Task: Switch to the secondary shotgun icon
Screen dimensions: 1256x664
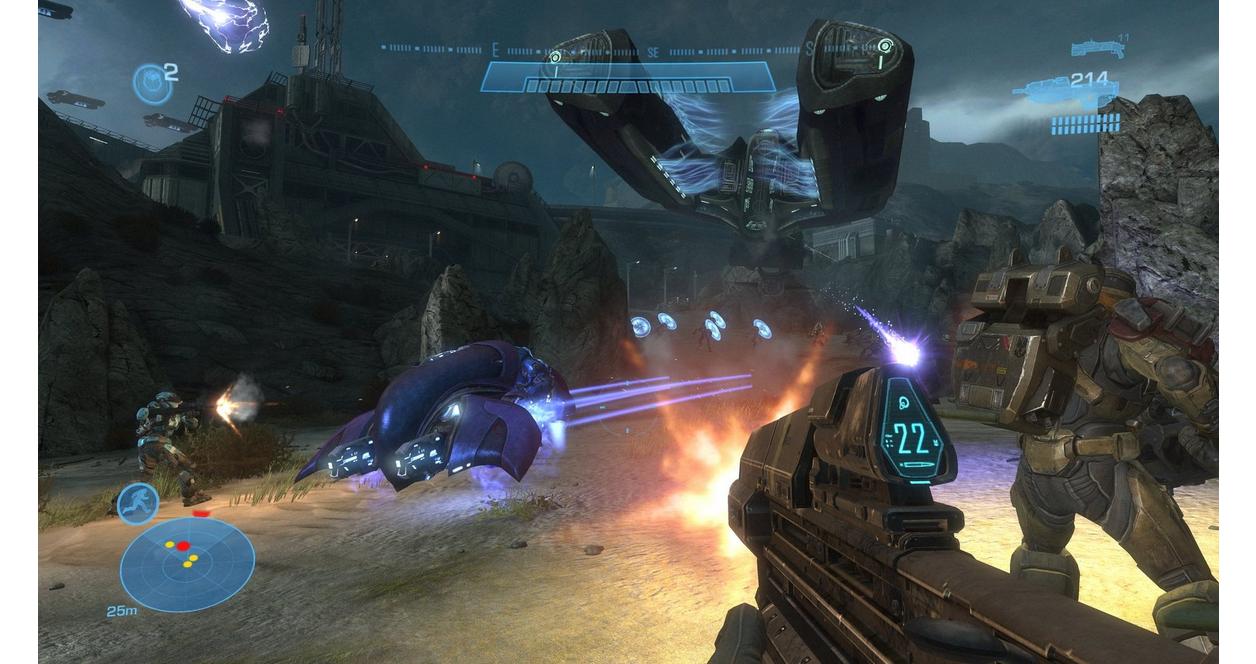Action: click(x=1096, y=47)
